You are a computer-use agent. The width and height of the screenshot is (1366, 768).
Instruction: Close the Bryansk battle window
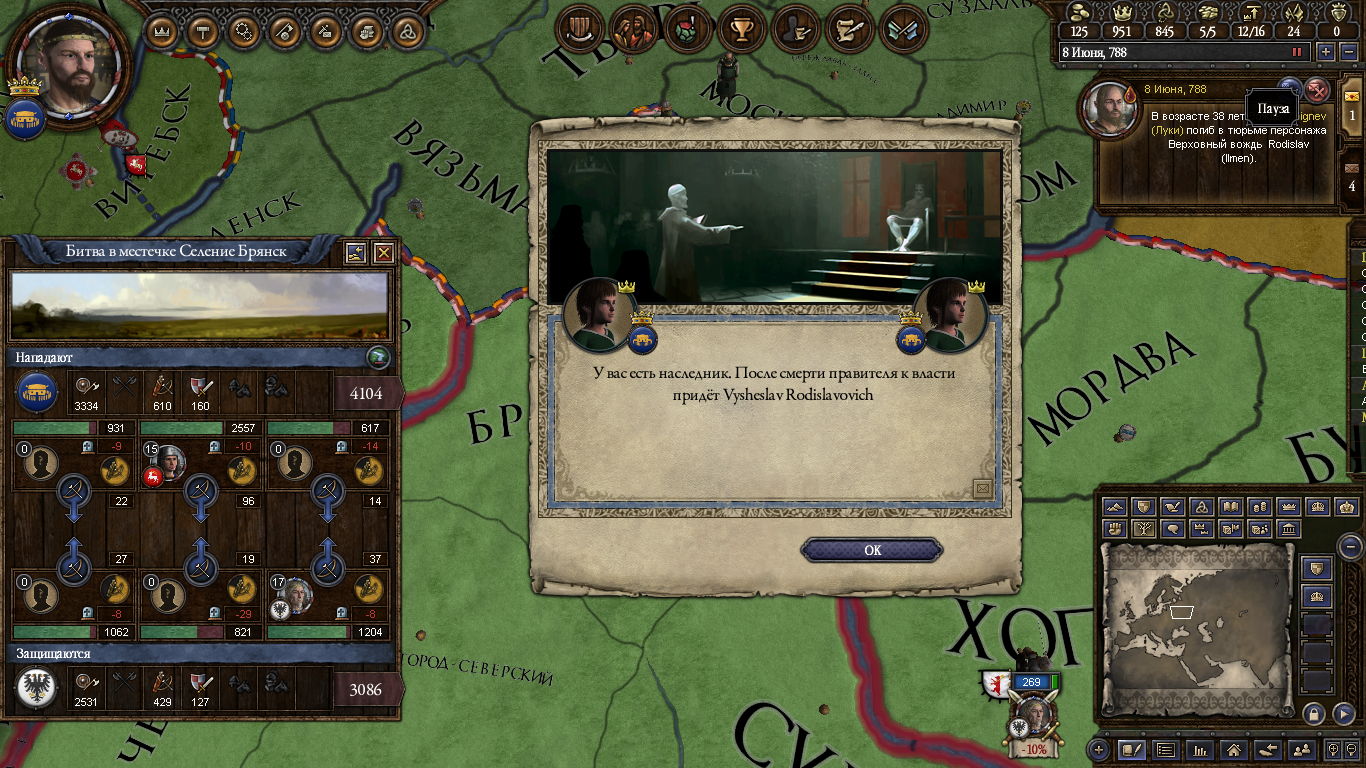pos(384,253)
